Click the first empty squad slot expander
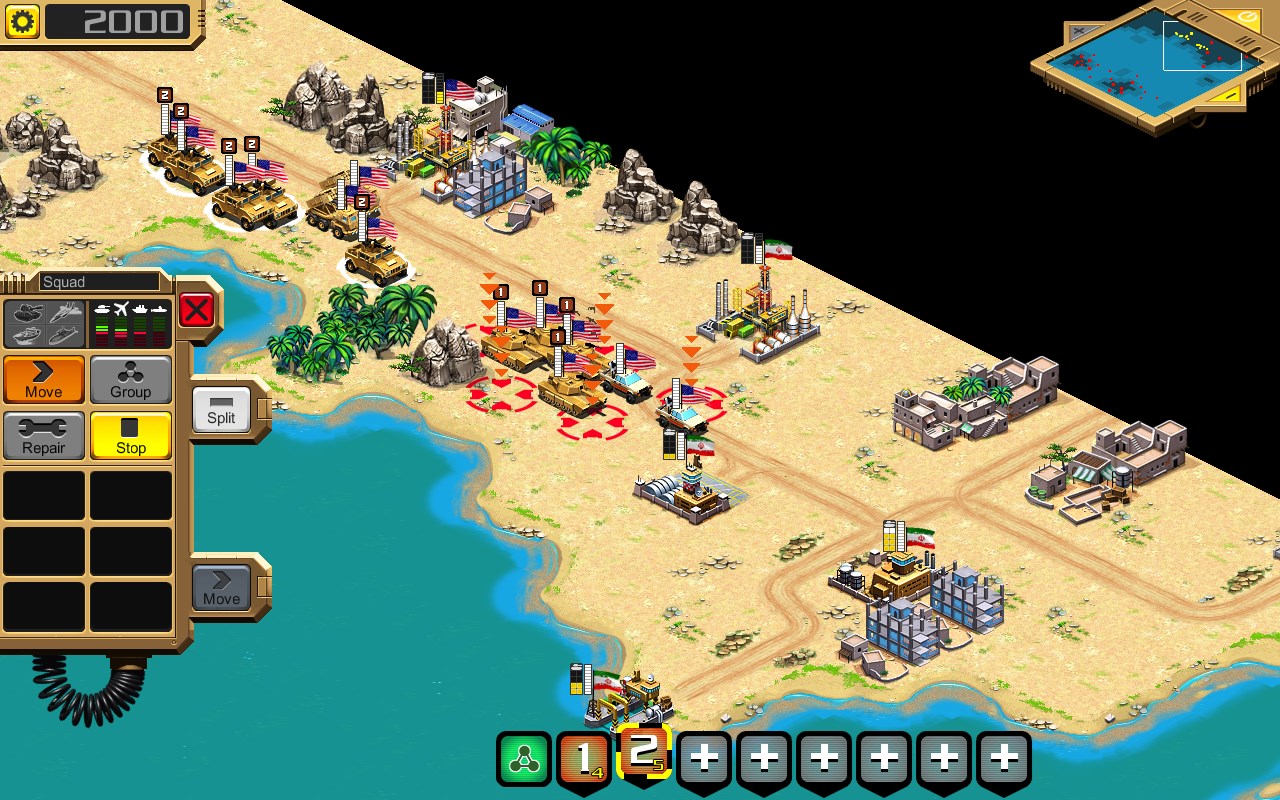 point(44,494)
